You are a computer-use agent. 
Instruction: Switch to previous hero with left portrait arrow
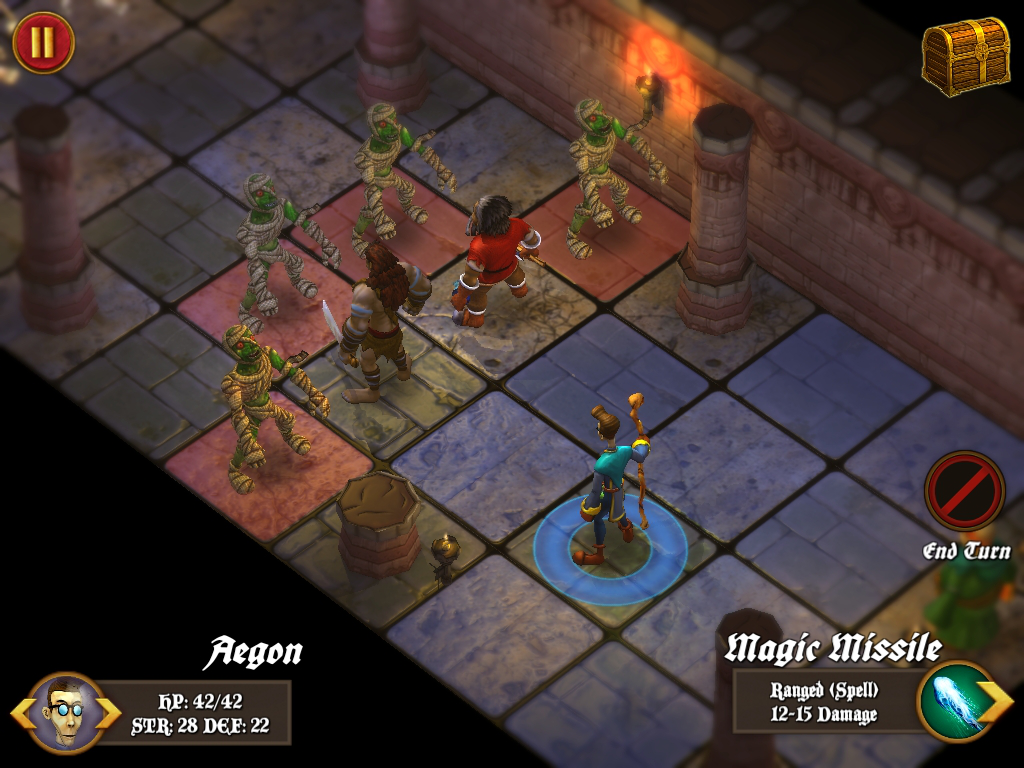click(21, 713)
